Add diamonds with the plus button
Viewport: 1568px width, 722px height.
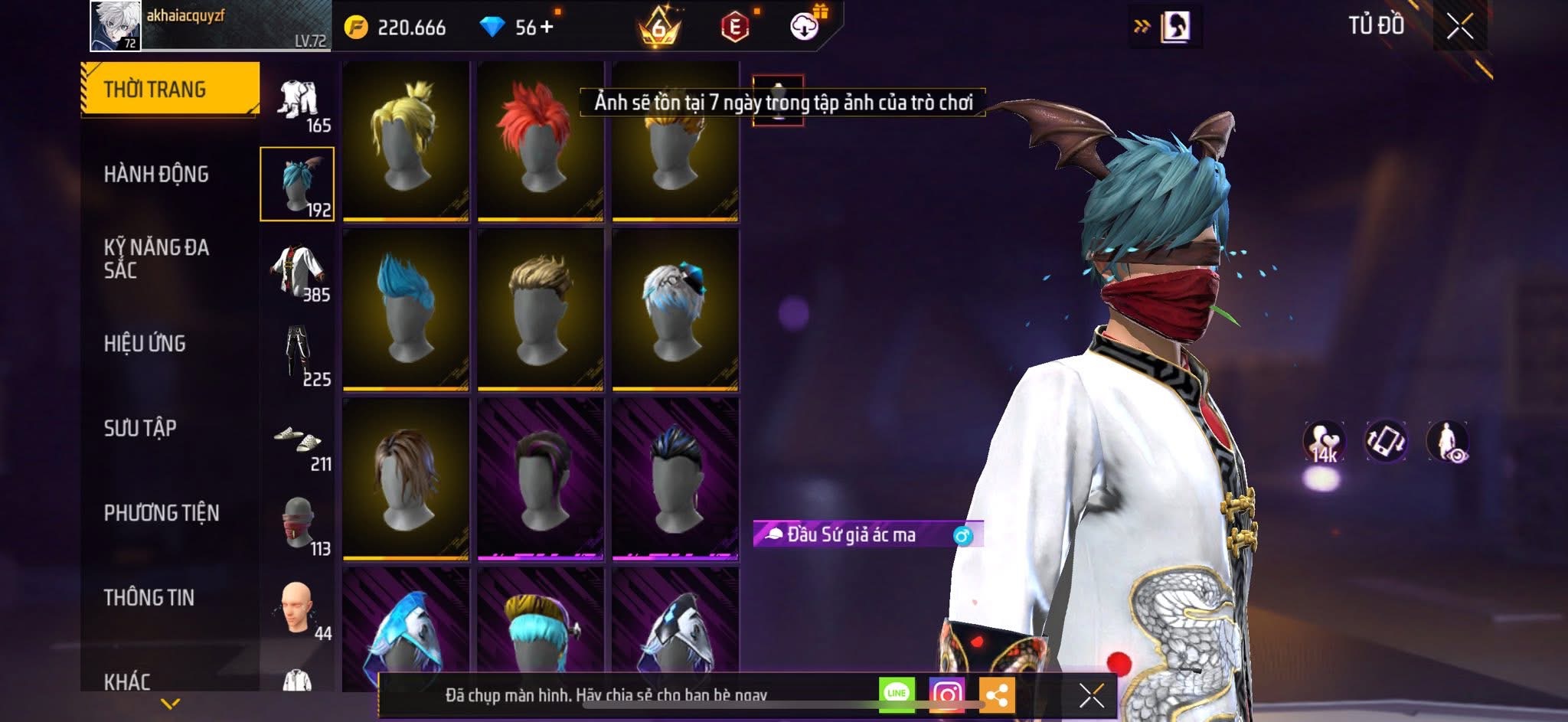click(x=547, y=28)
